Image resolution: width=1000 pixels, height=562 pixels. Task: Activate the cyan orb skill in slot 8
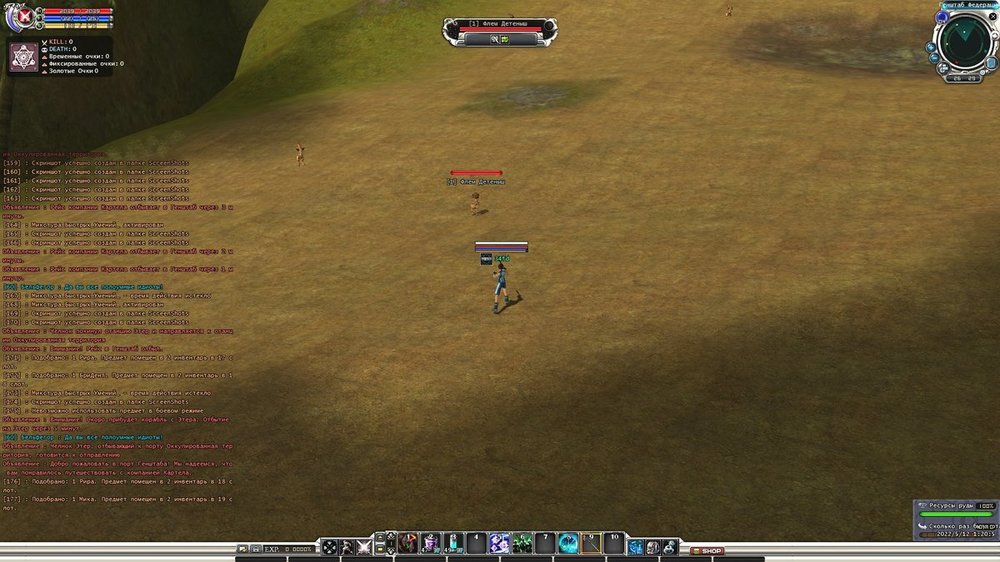coord(568,544)
